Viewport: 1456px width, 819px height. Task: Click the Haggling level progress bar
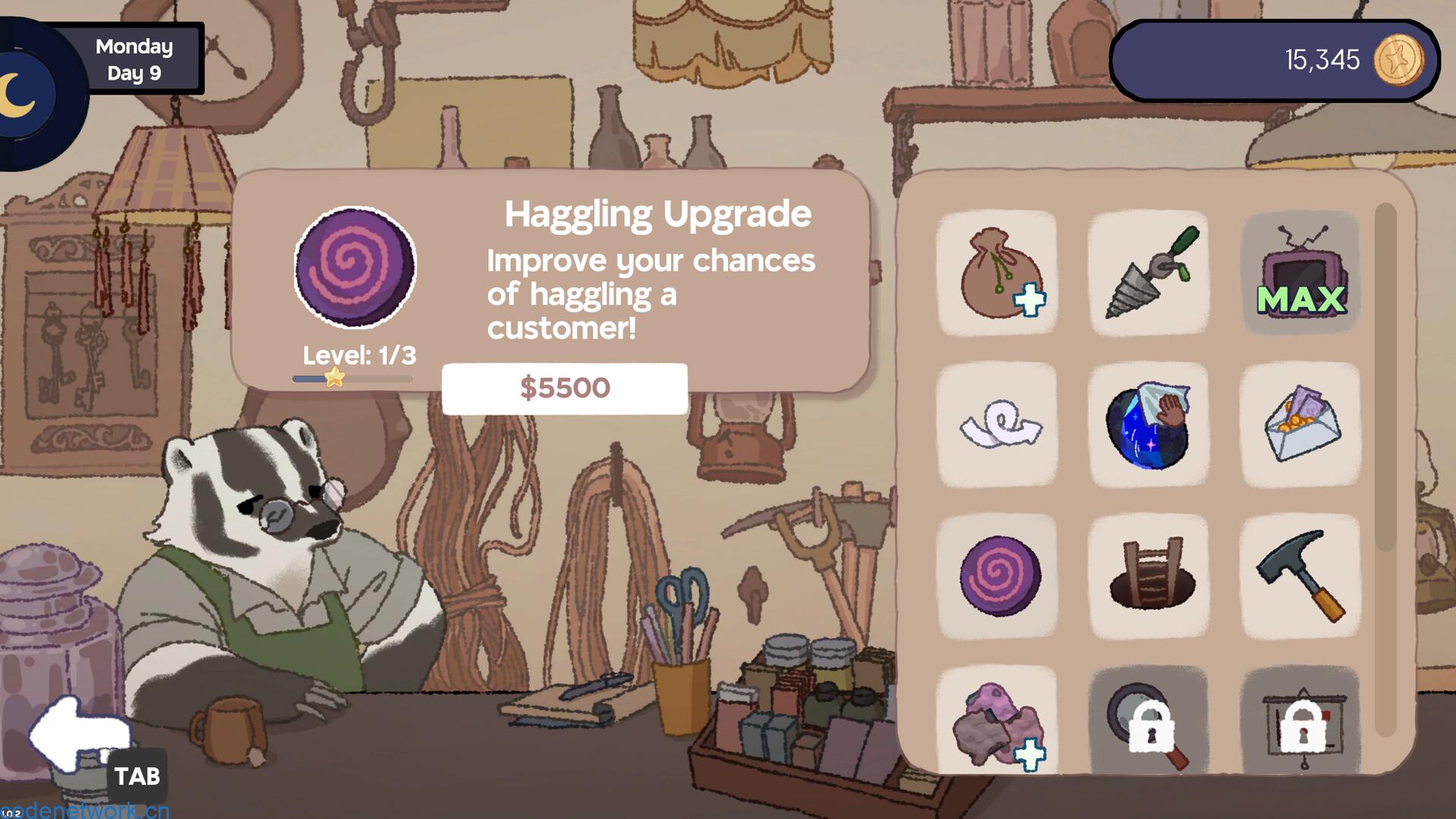(351, 379)
